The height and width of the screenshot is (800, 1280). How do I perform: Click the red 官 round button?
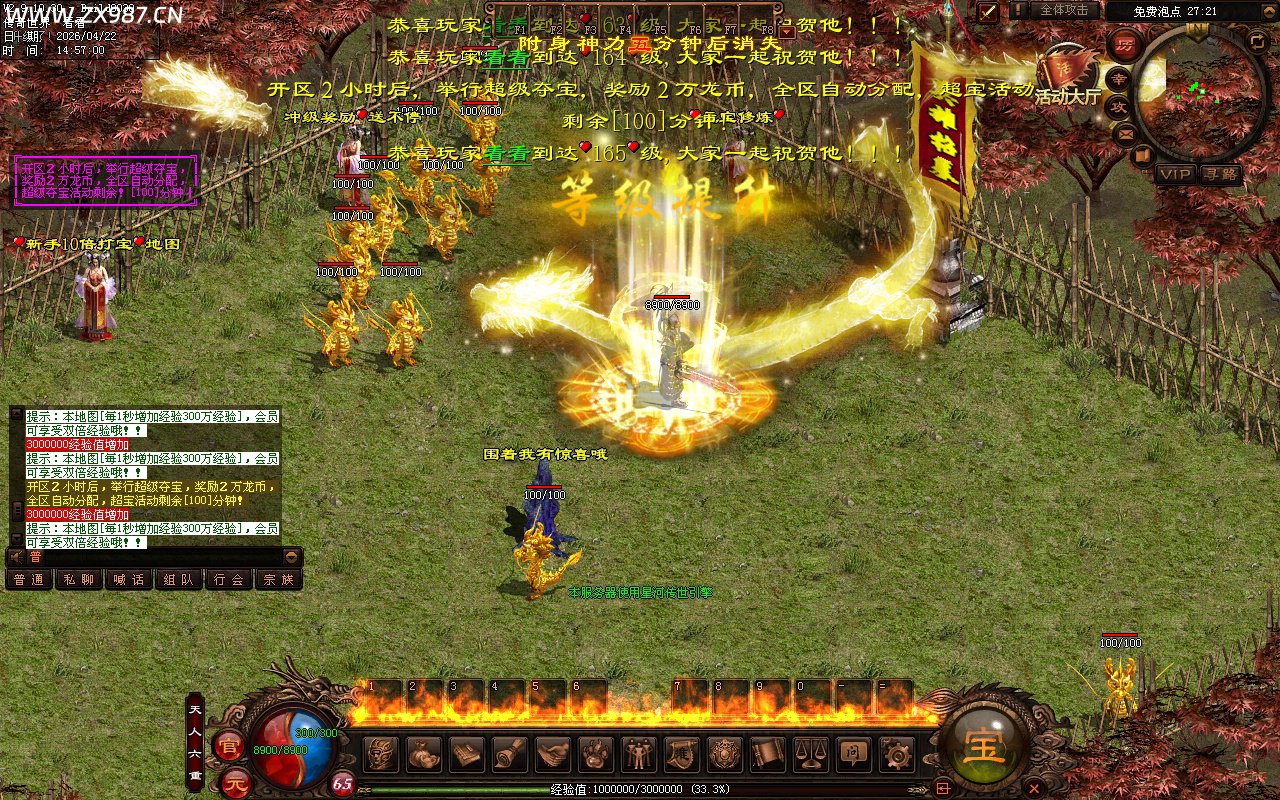tap(231, 746)
